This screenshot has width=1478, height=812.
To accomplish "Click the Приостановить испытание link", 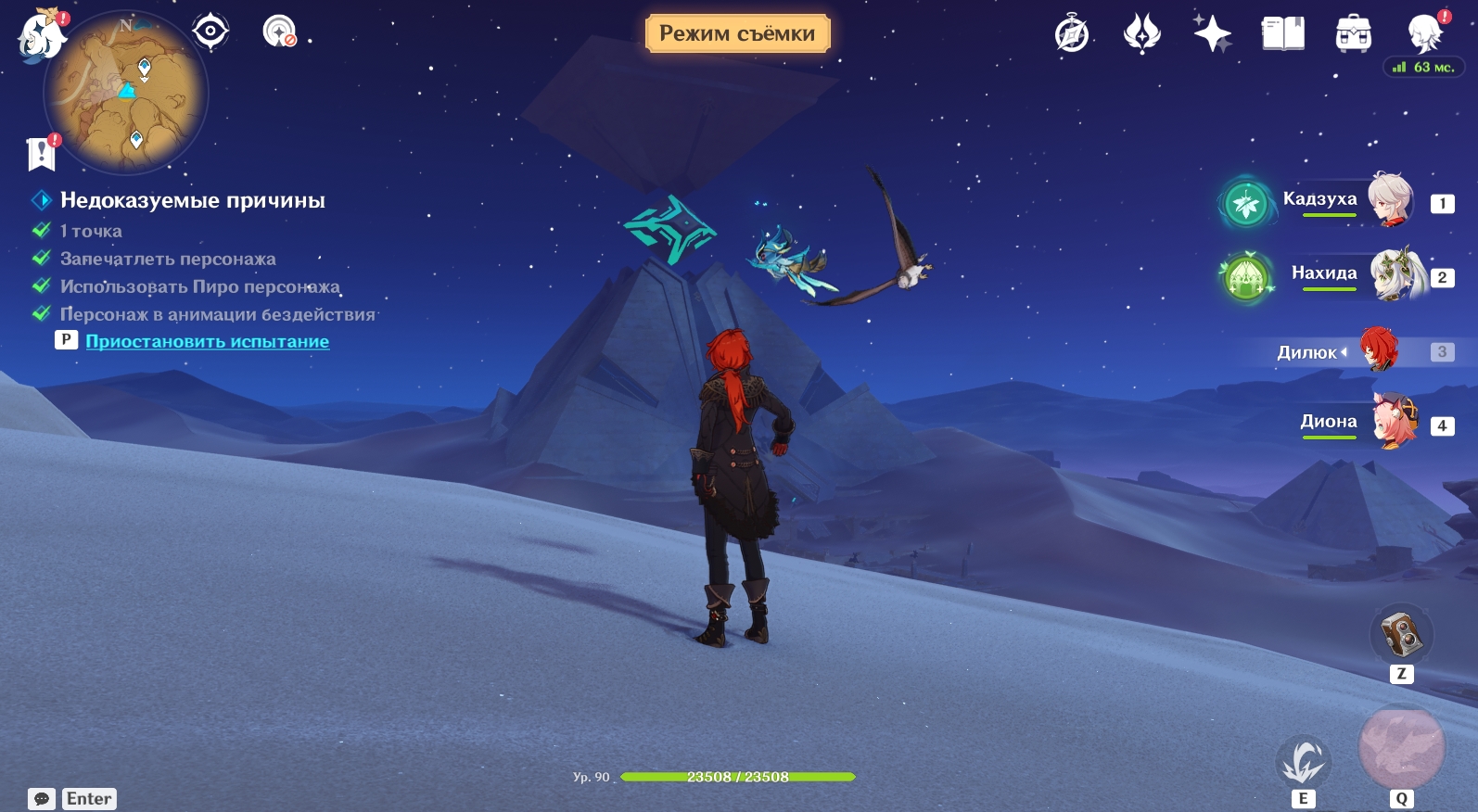I will pyautogui.click(x=207, y=341).
